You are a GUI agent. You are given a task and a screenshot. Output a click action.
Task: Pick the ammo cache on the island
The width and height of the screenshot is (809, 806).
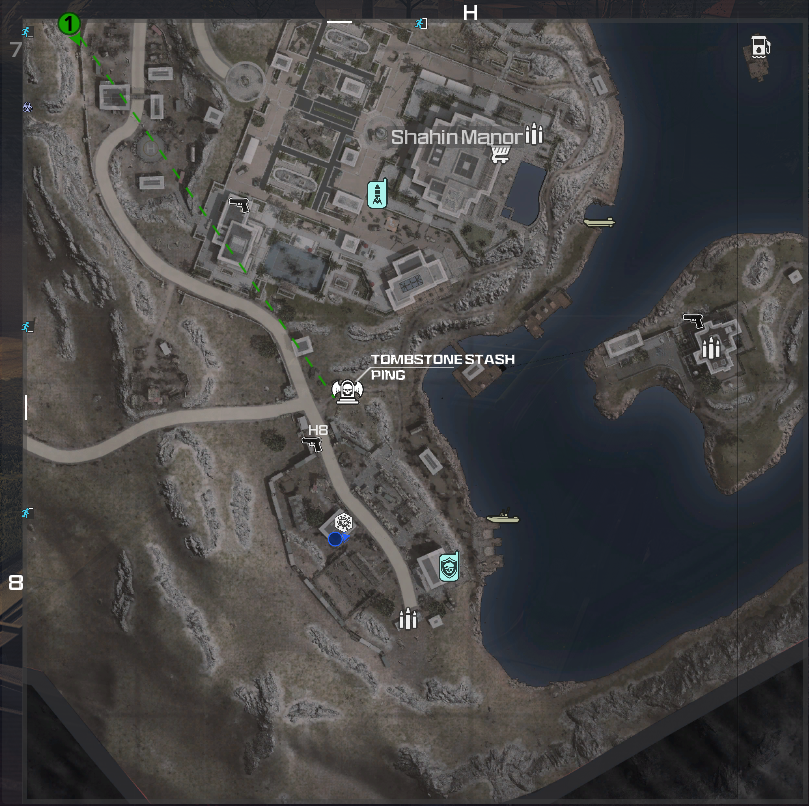tap(711, 348)
